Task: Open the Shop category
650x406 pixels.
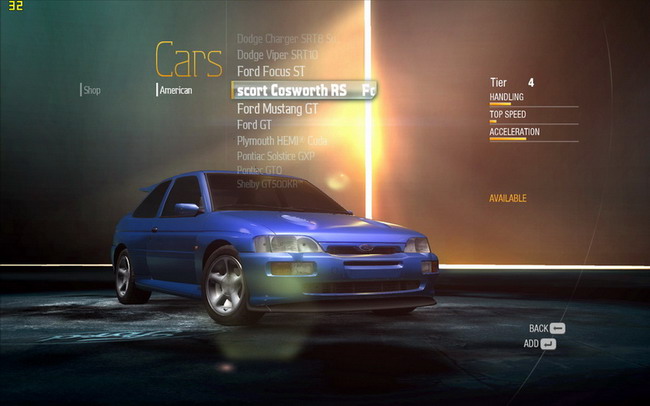Action: [x=91, y=90]
